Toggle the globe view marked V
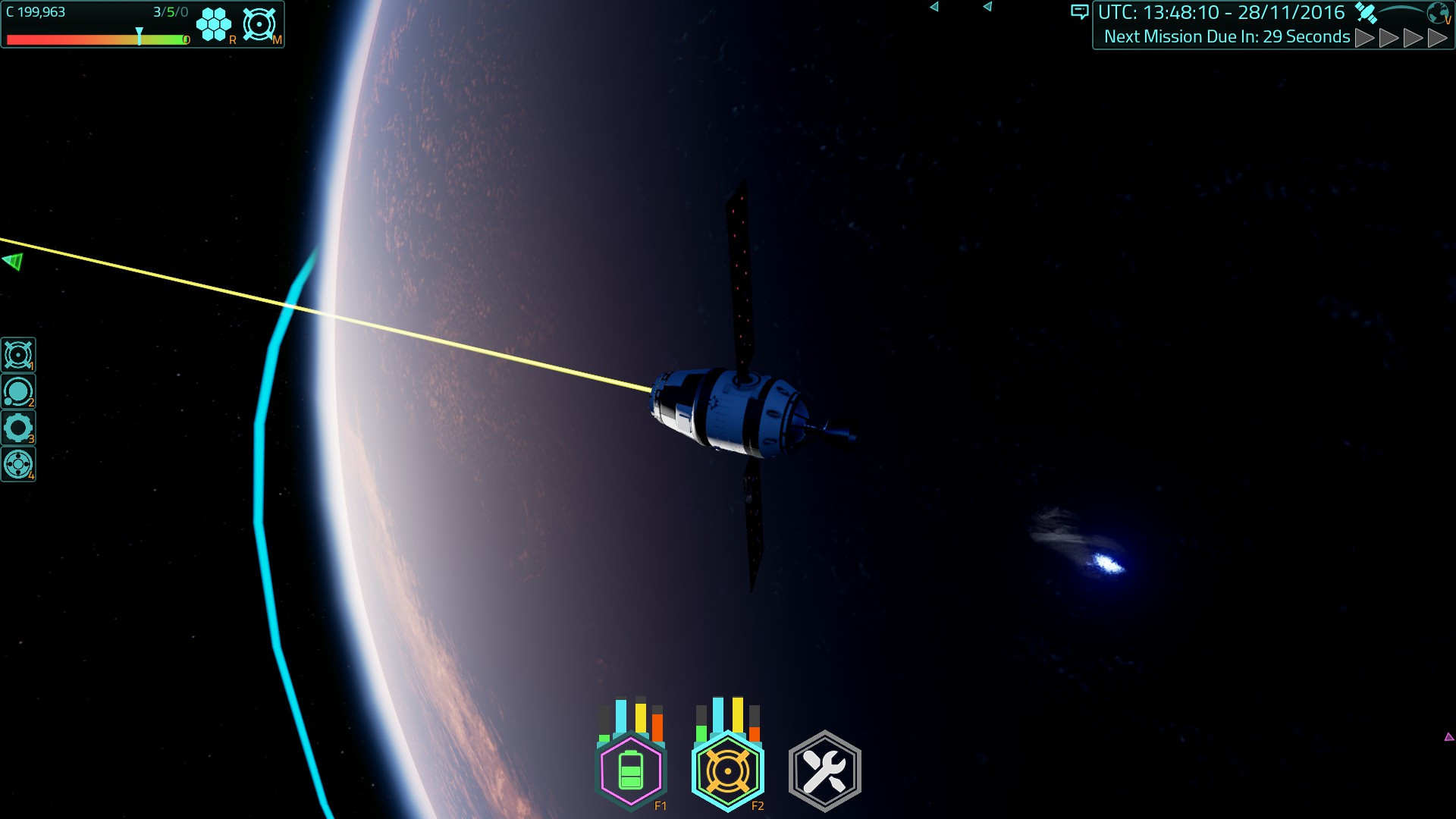Image resolution: width=1456 pixels, height=819 pixels. 1437,12
